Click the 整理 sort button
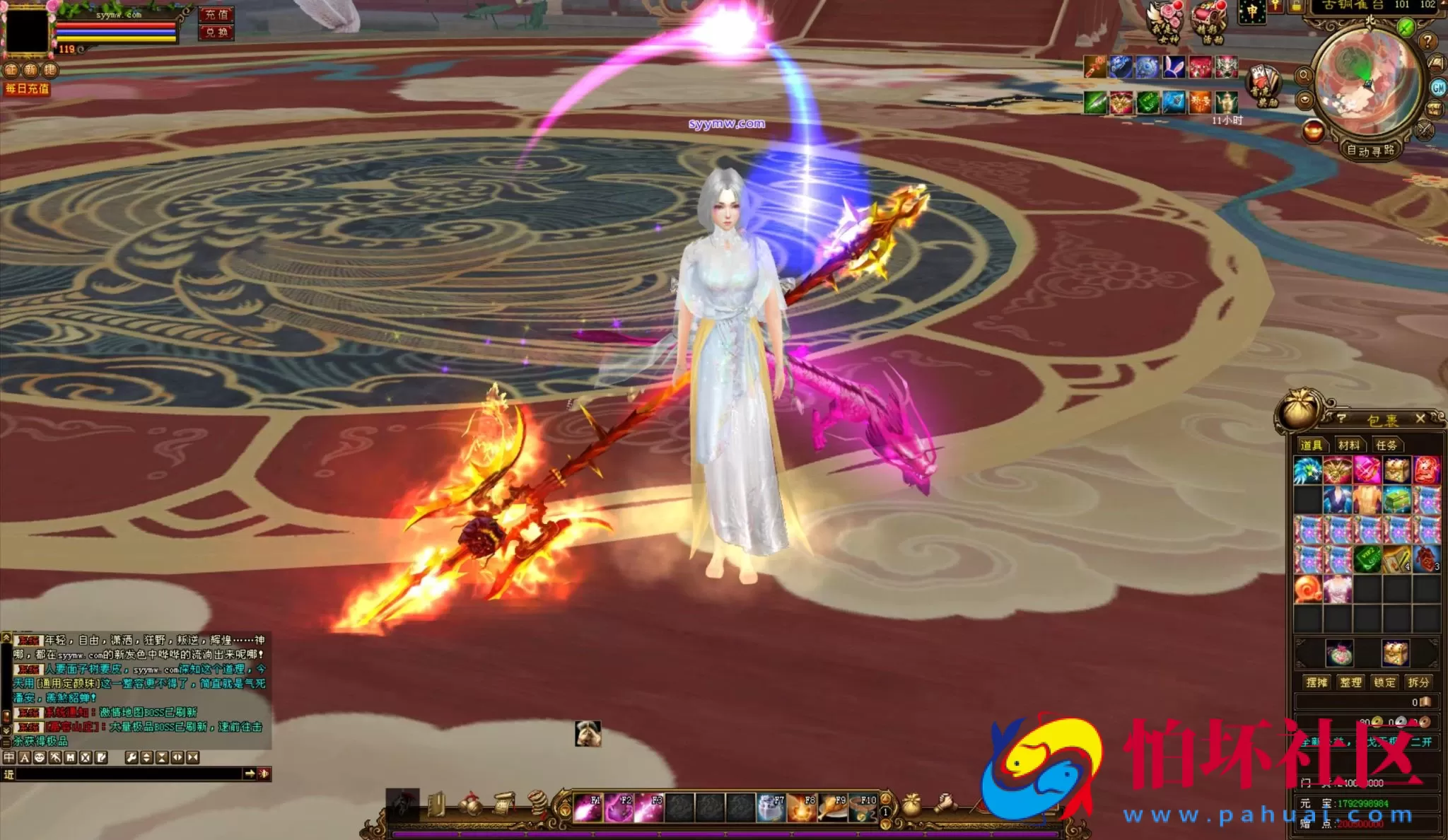Image resolution: width=1448 pixels, height=840 pixels. click(1350, 682)
